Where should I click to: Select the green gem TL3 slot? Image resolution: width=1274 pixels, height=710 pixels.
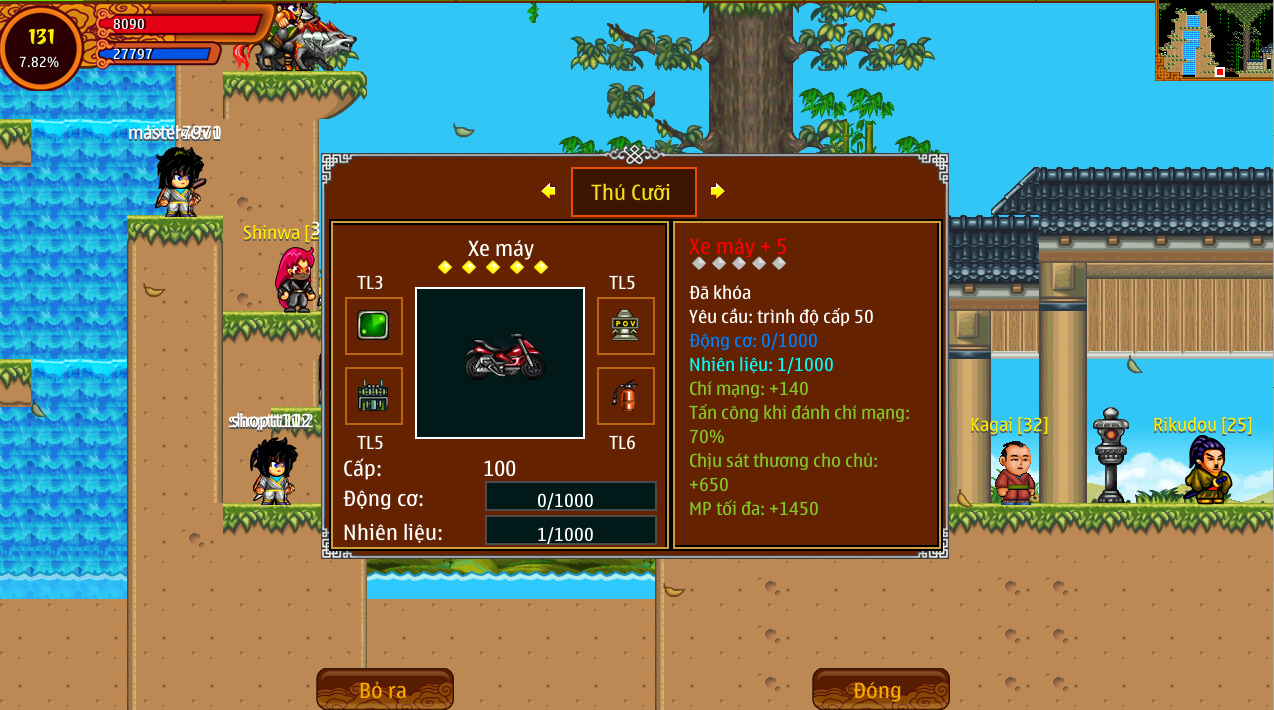pos(374,326)
